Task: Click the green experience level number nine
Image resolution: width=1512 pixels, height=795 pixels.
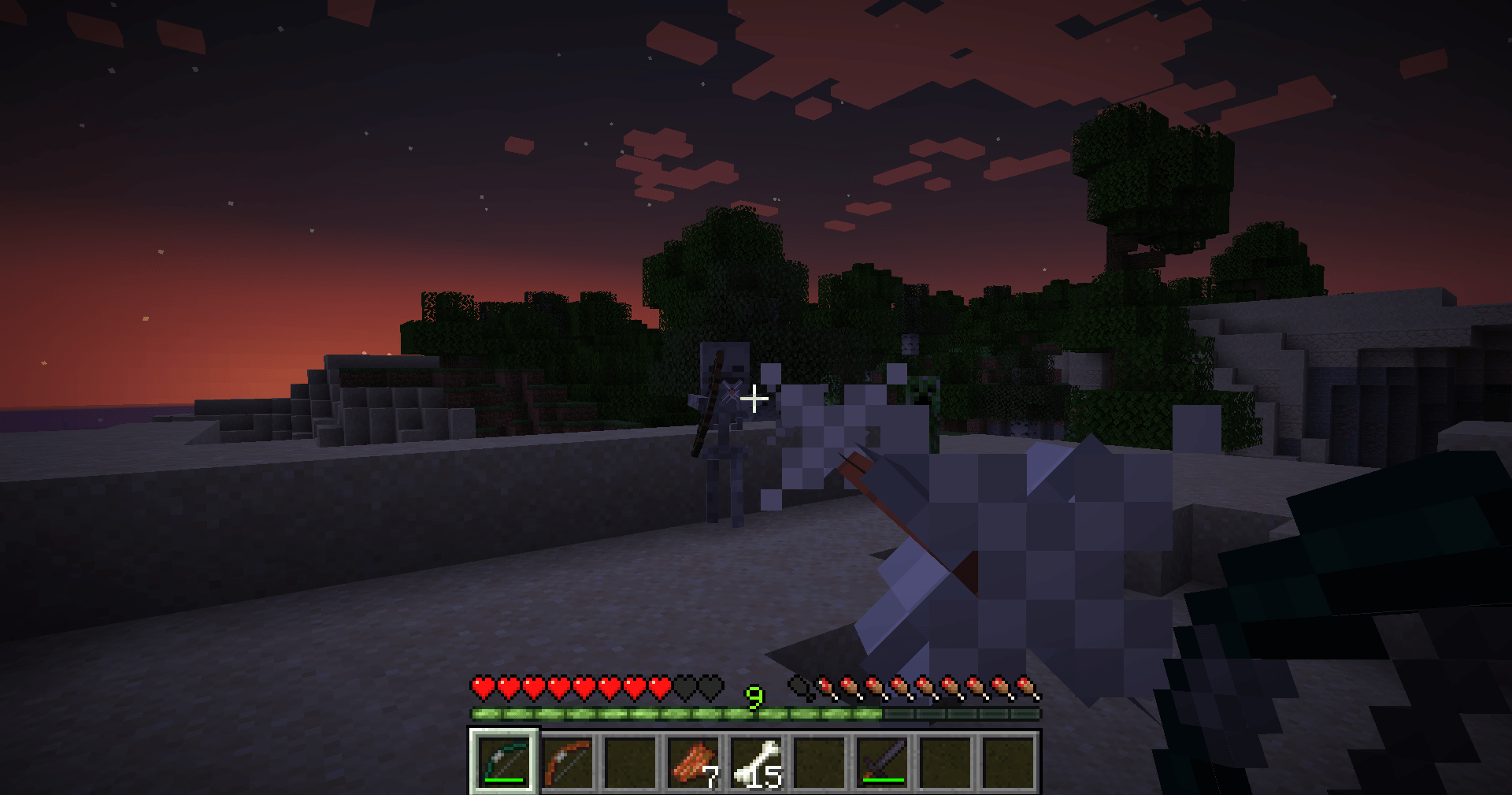Action: tap(754, 698)
